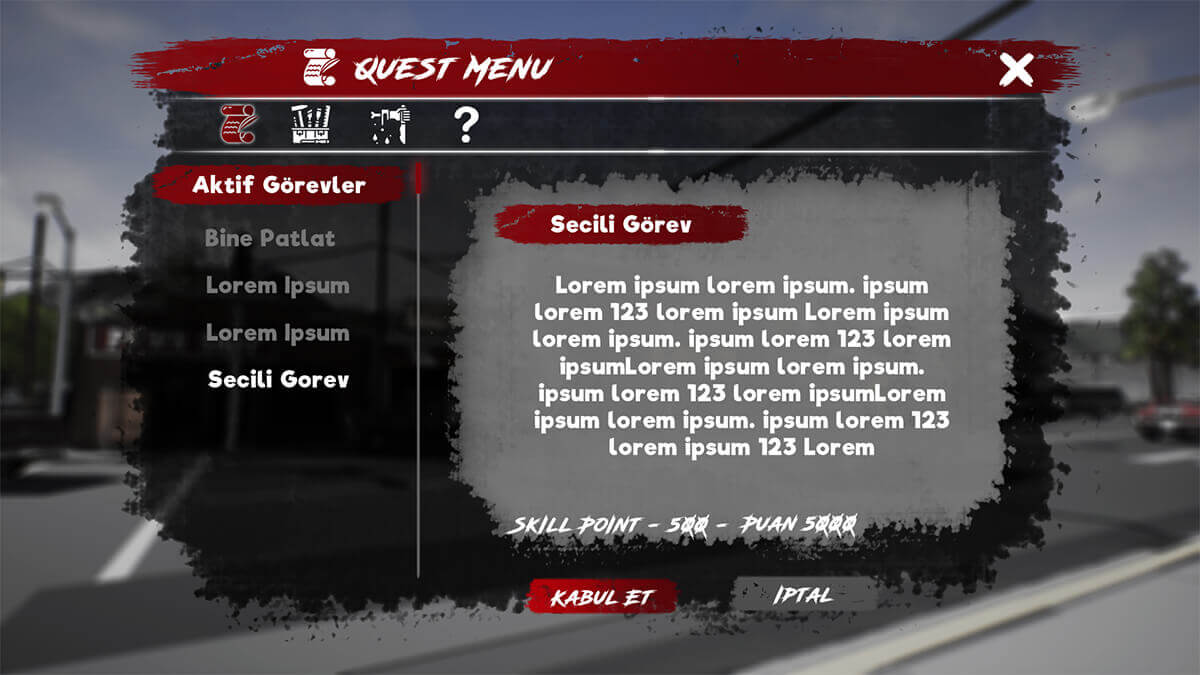Open the toolbox inventory tab
The width and height of the screenshot is (1200, 675).
pos(310,124)
